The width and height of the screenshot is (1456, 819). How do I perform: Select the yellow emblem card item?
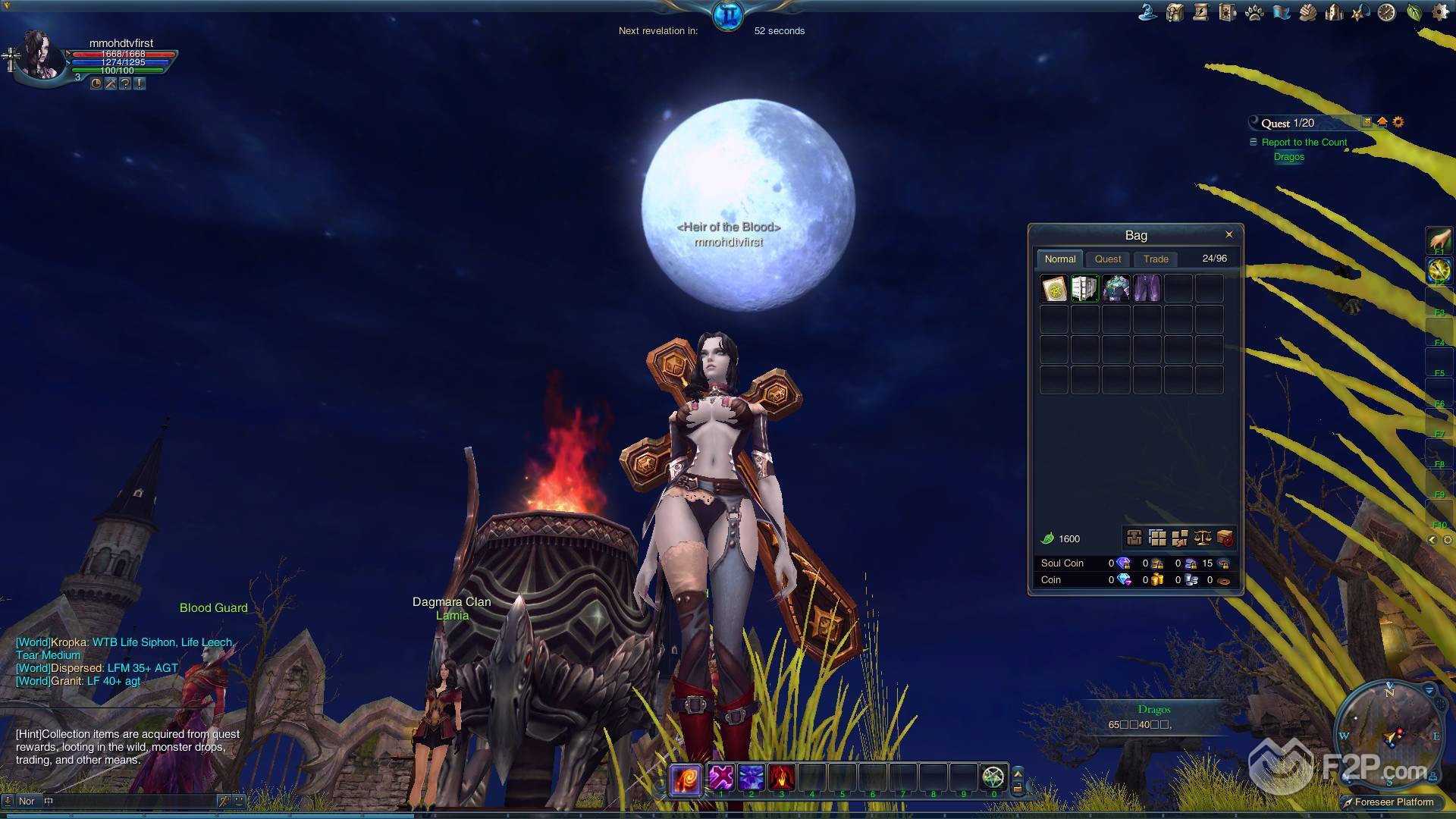1054,289
